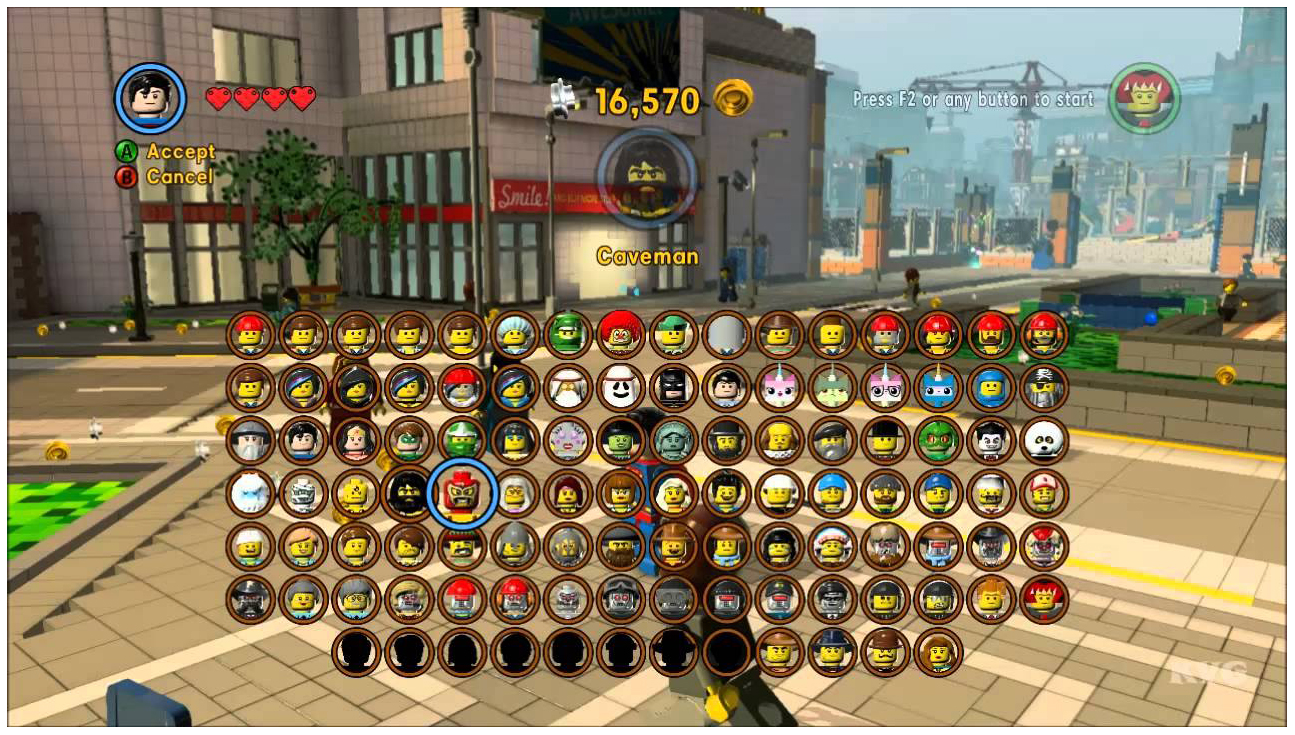This screenshot has width=1295, height=735.
Task: Choose the shaggy black-haired Caveman portrait
Action: pyautogui.click(x=408, y=493)
